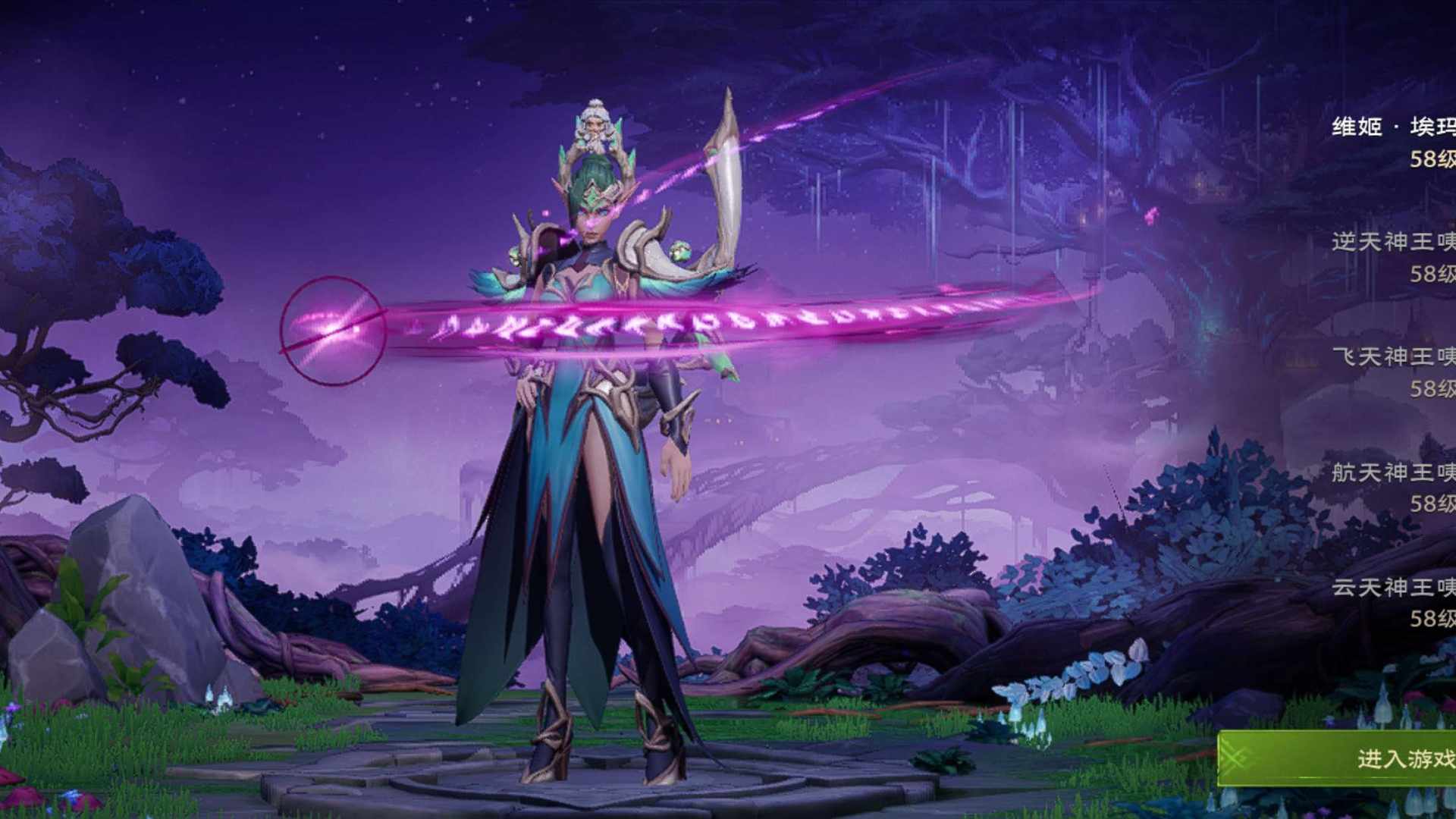Click the green 进入游戏 button
The image size is (1456, 819).
[x=1357, y=758]
